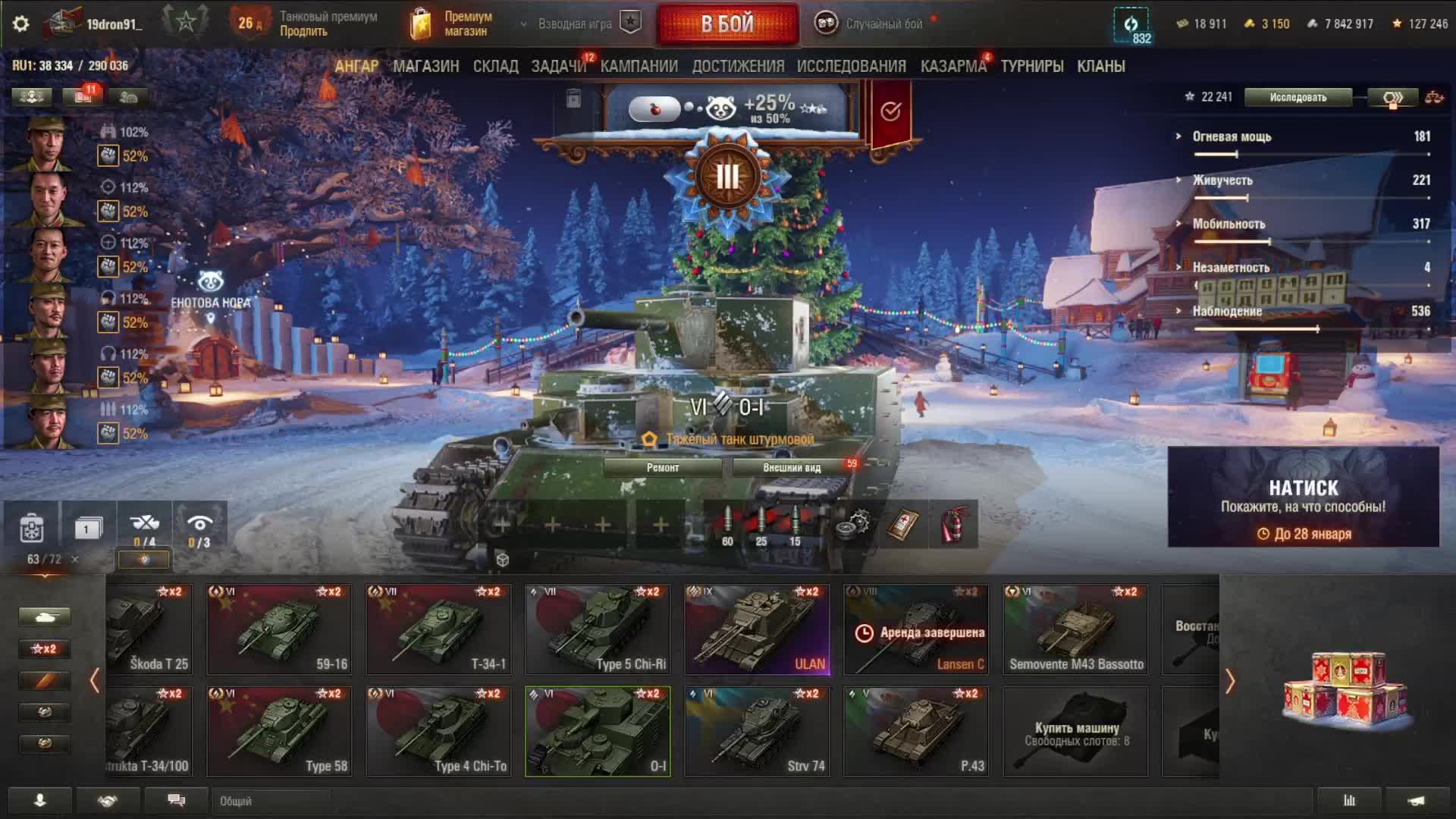Click the Купить машину slot
This screenshot has width=1456, height=819.
pyautogui.click(x=1075, y=732)
